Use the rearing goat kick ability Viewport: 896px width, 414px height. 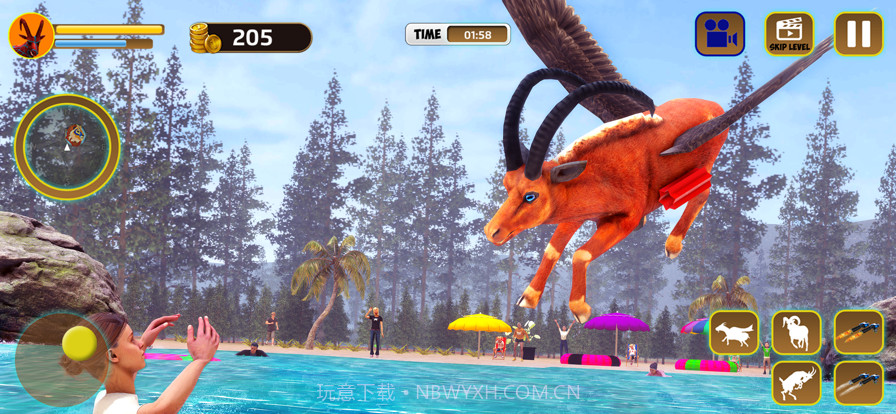[x=796, y=383]
